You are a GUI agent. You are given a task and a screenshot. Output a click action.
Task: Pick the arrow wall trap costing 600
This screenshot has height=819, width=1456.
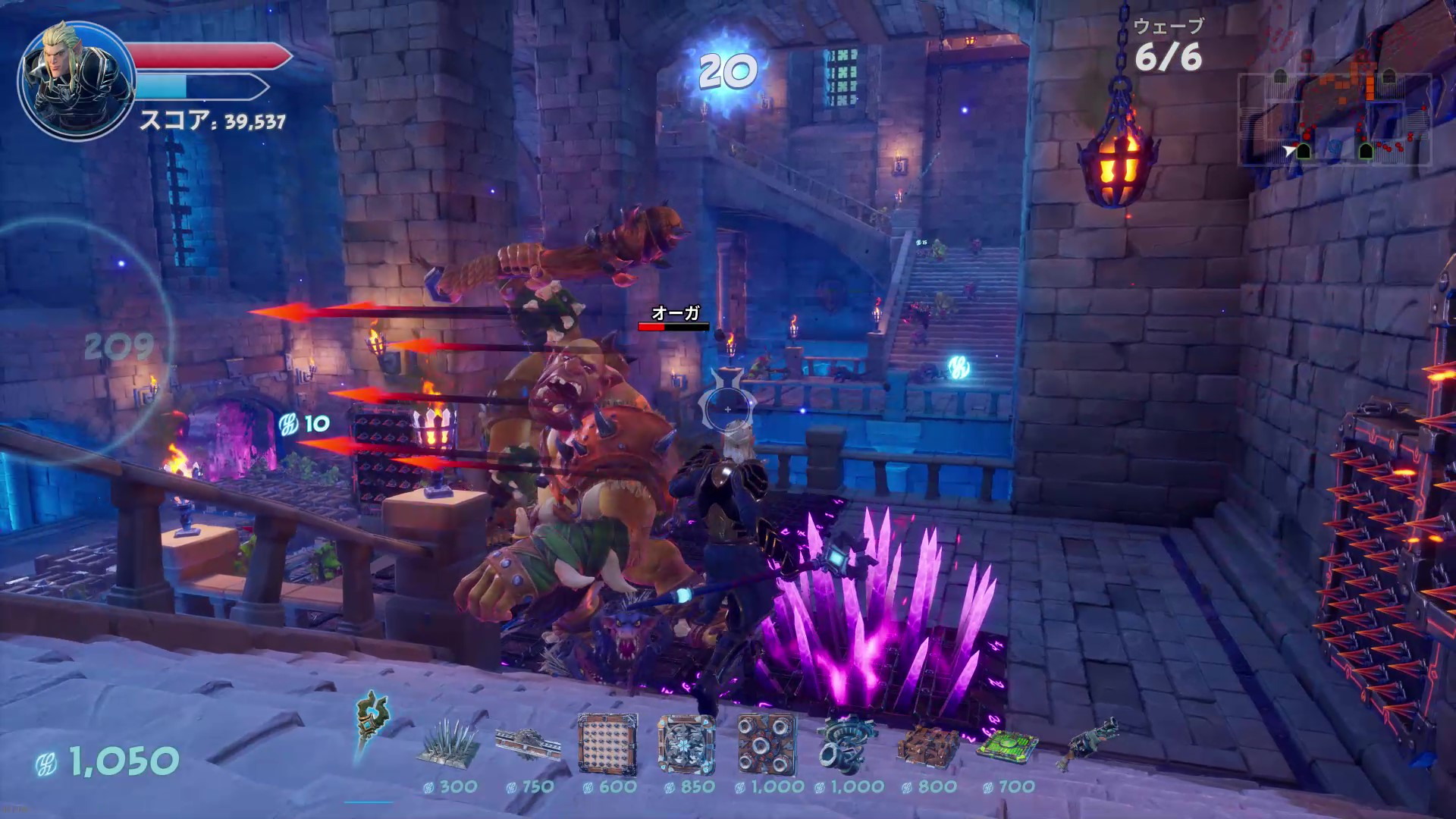(607, 745)
